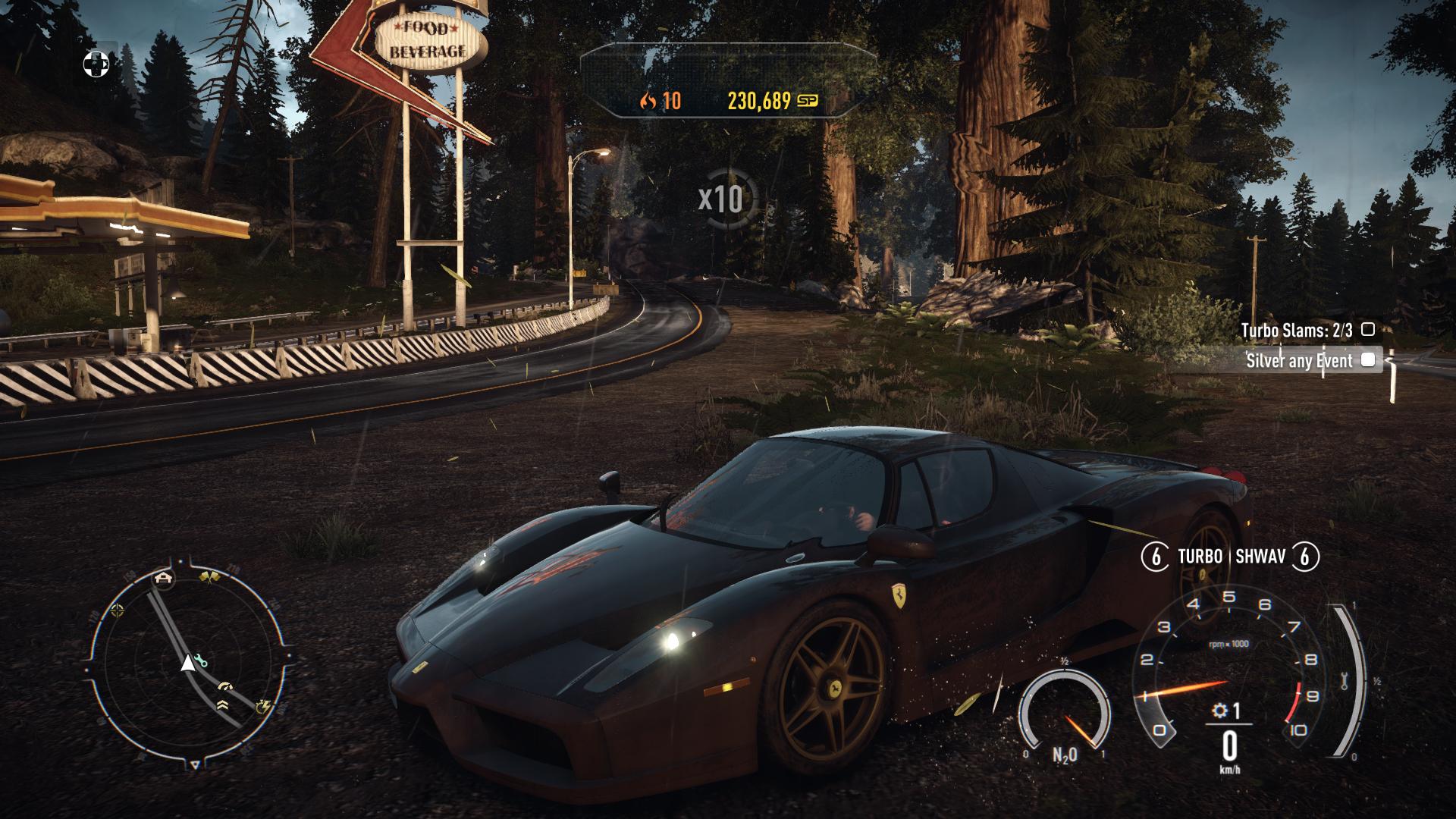1456x819 pixels.
Task: Select the Silver any Event objective
Action: pyautogui.click(x=1299, y=361)
